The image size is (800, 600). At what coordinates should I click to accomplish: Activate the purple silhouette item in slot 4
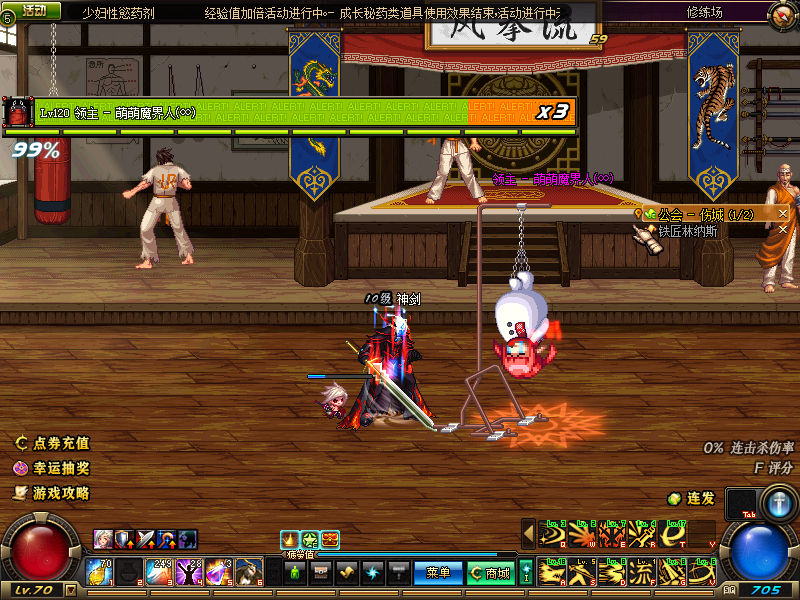190,572
